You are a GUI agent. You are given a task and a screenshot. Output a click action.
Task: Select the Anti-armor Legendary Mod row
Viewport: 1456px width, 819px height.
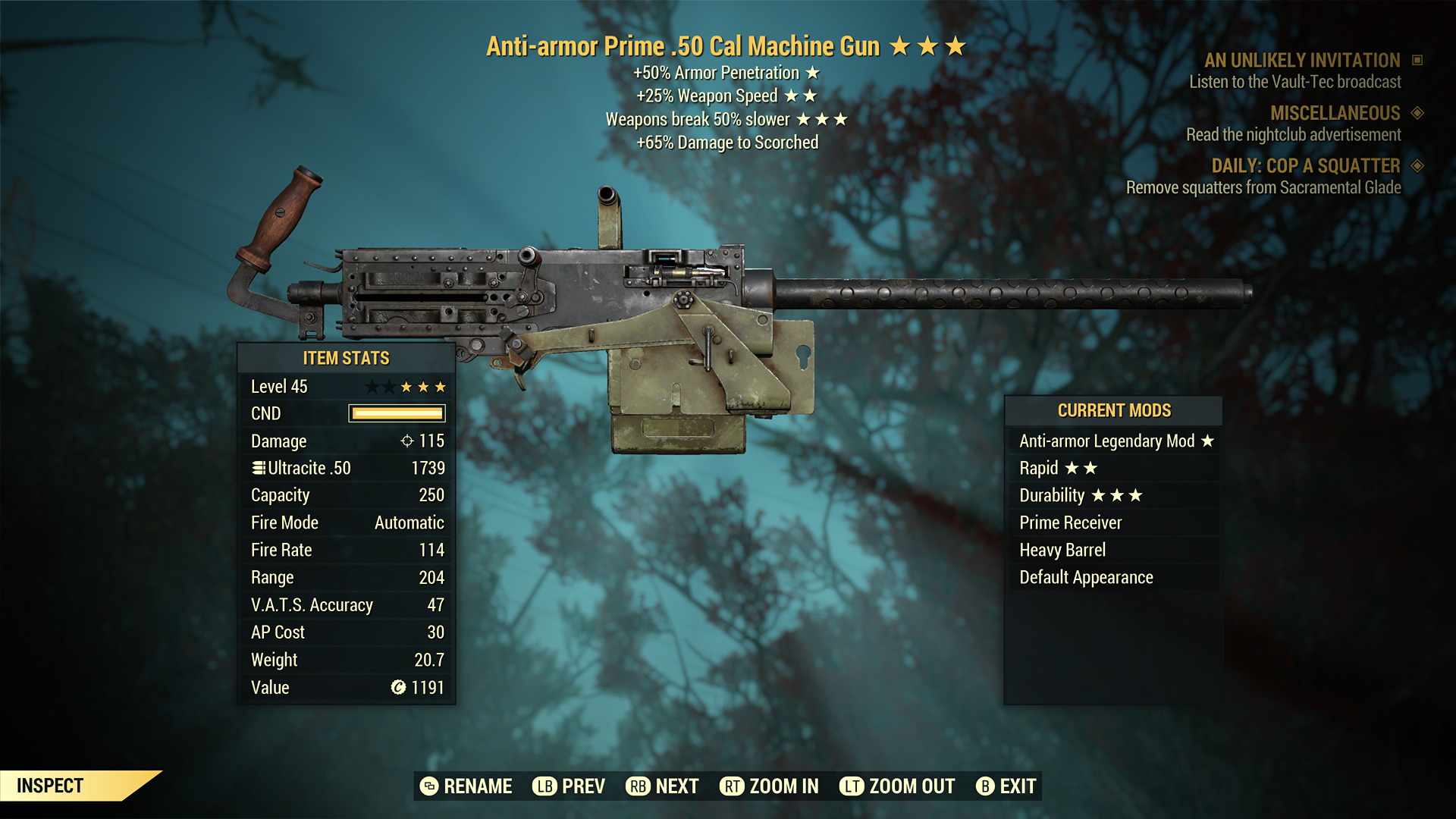coord(1113,441)
